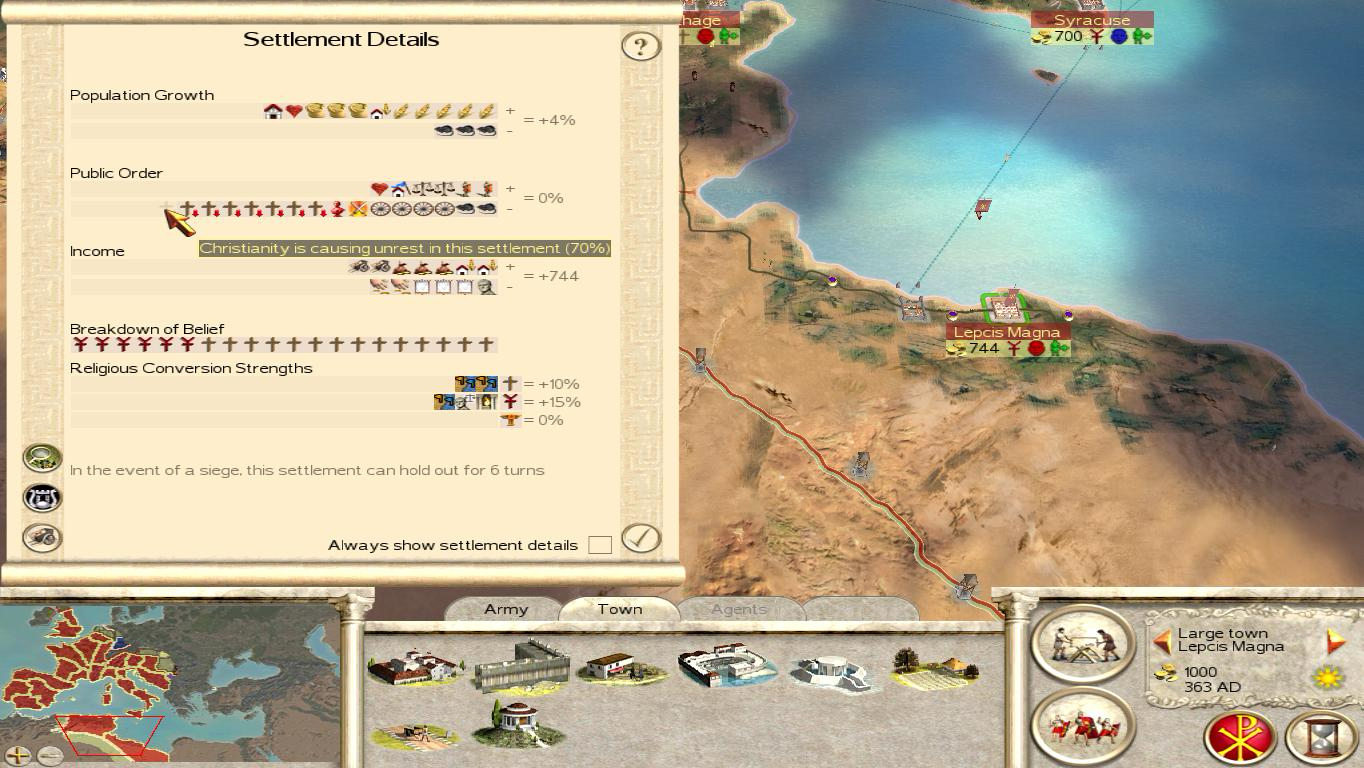Viewport: 1364px width, 768px height.
Task: Tick the Always show settlement details checkbox
Action: (x=600, y=545)
